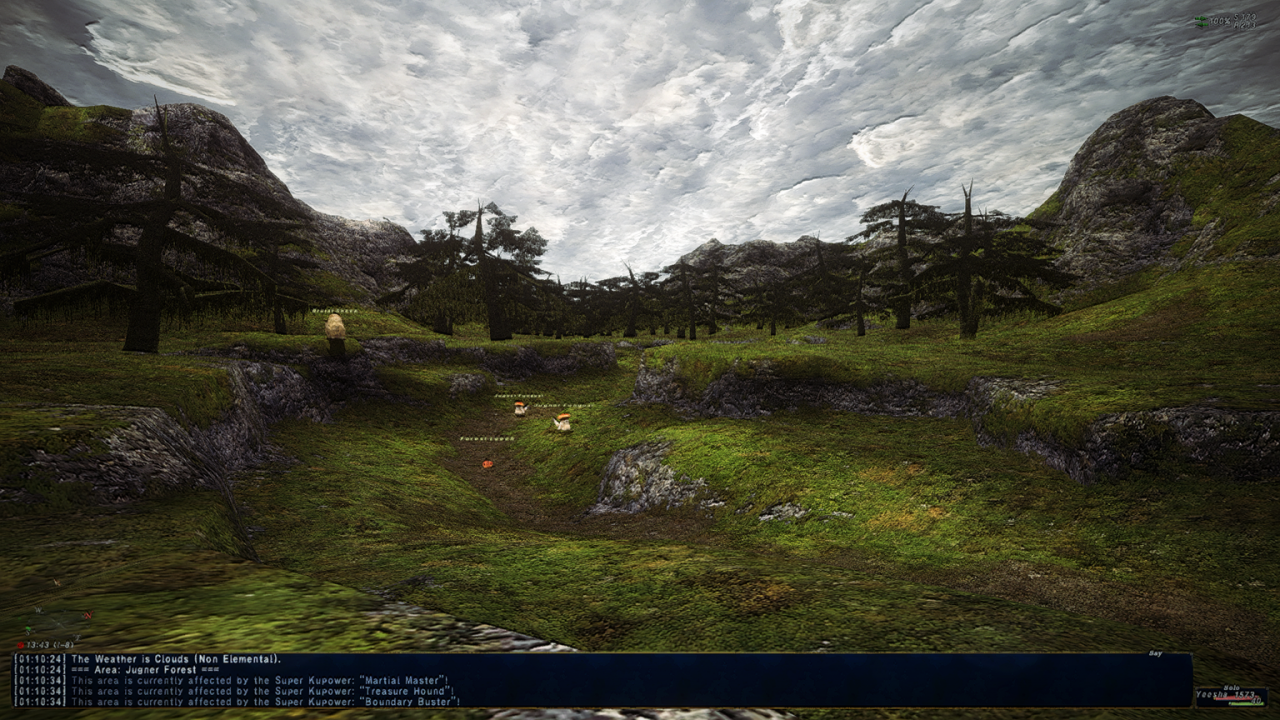Click the yellow marker beside Yeesha's HP bar

coord(1214,698)
